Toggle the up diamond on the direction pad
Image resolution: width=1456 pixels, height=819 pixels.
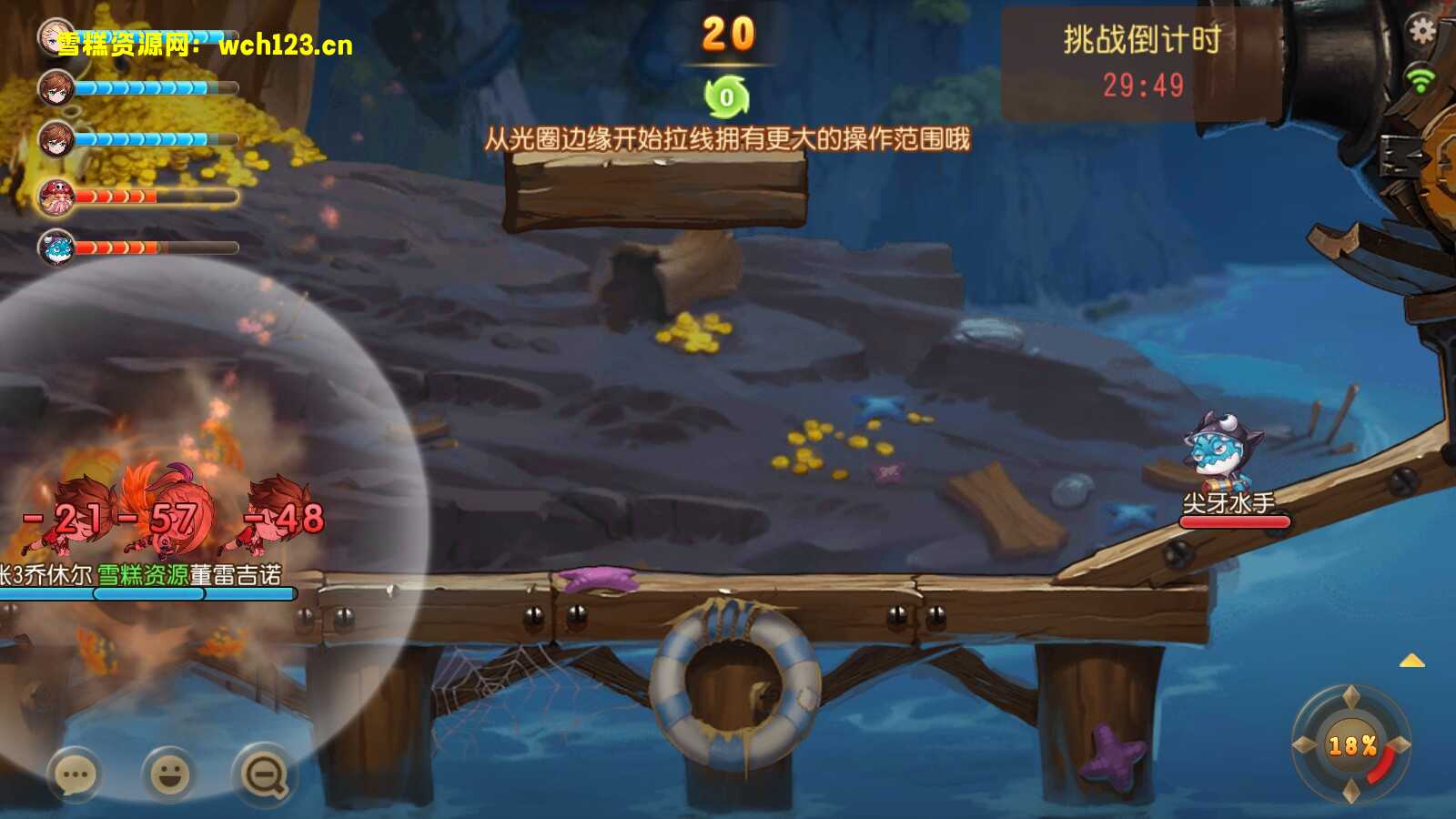[1350, 700]
